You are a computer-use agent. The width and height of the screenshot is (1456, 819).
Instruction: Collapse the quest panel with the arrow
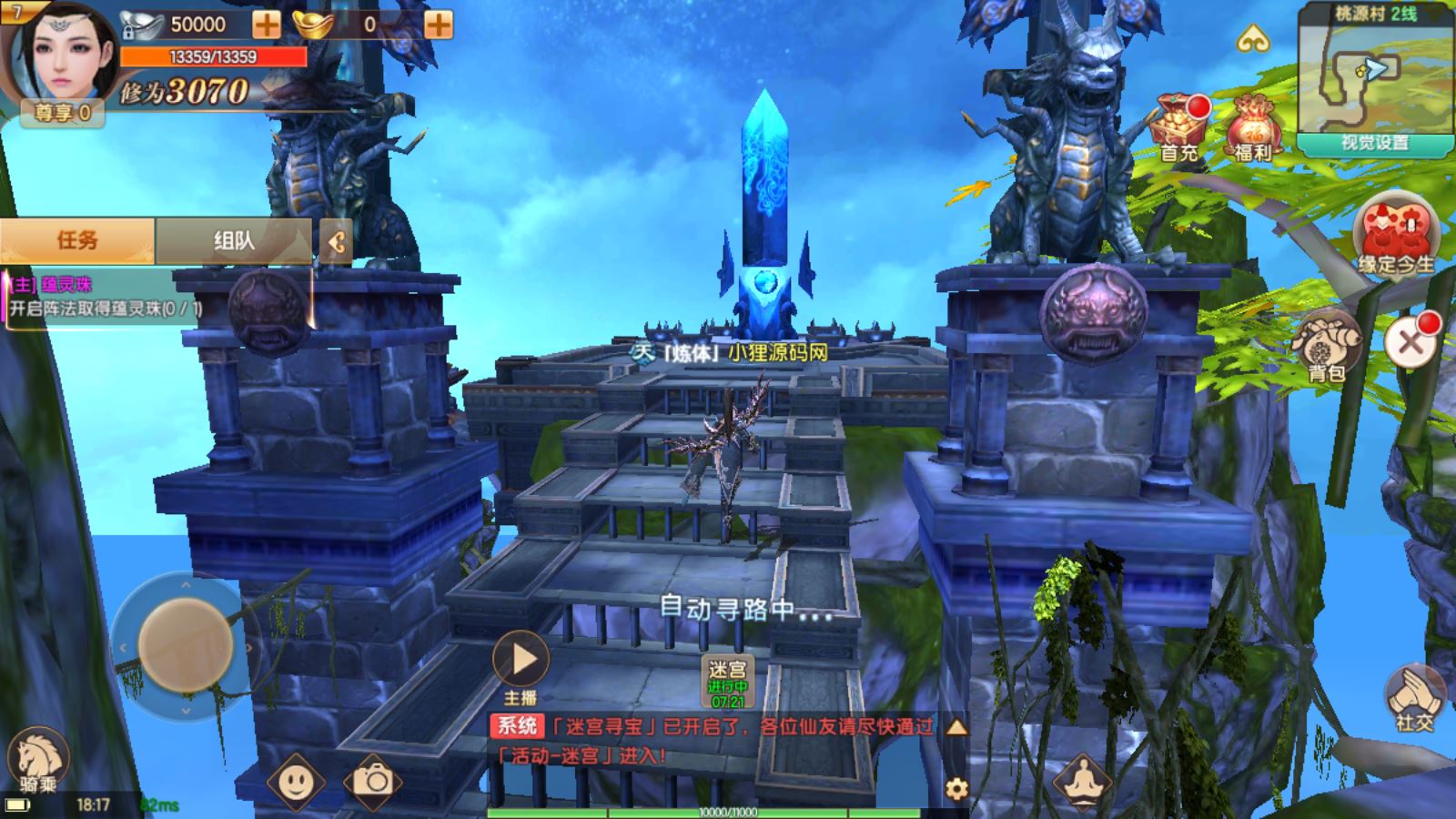click(x=336, y=242)
